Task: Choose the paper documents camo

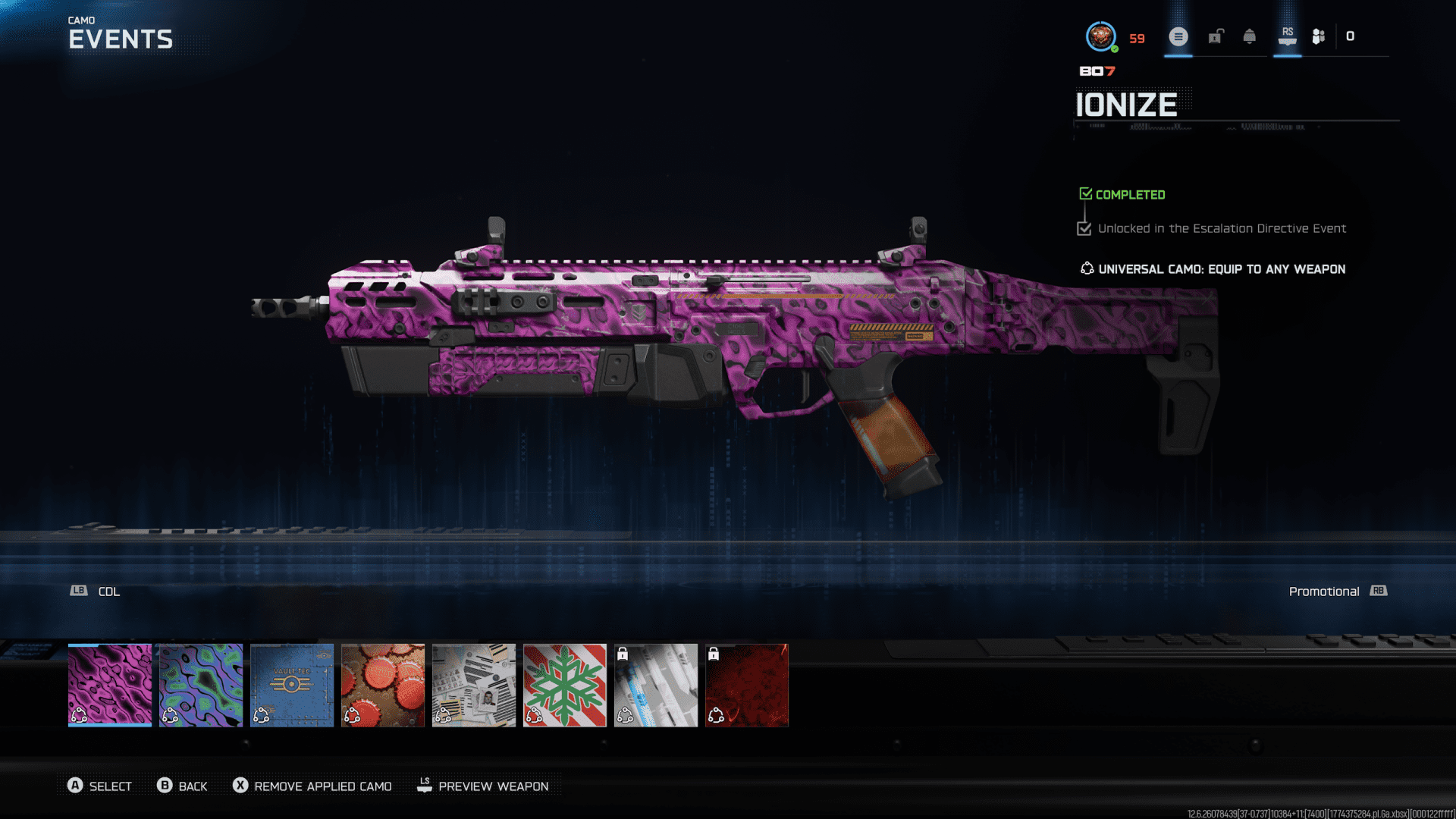Action: [474, 685]
